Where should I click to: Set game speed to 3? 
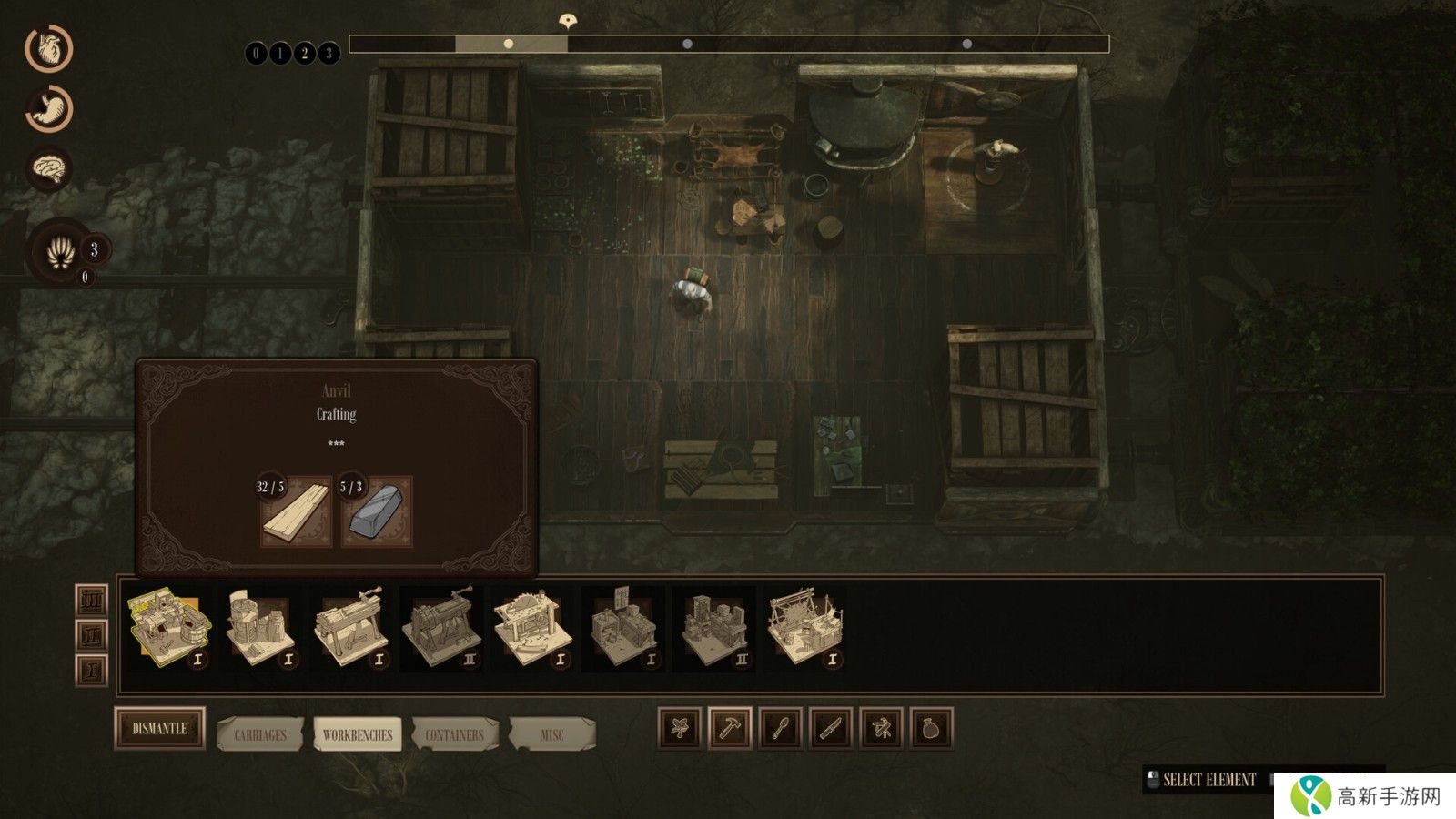(329, 54)
